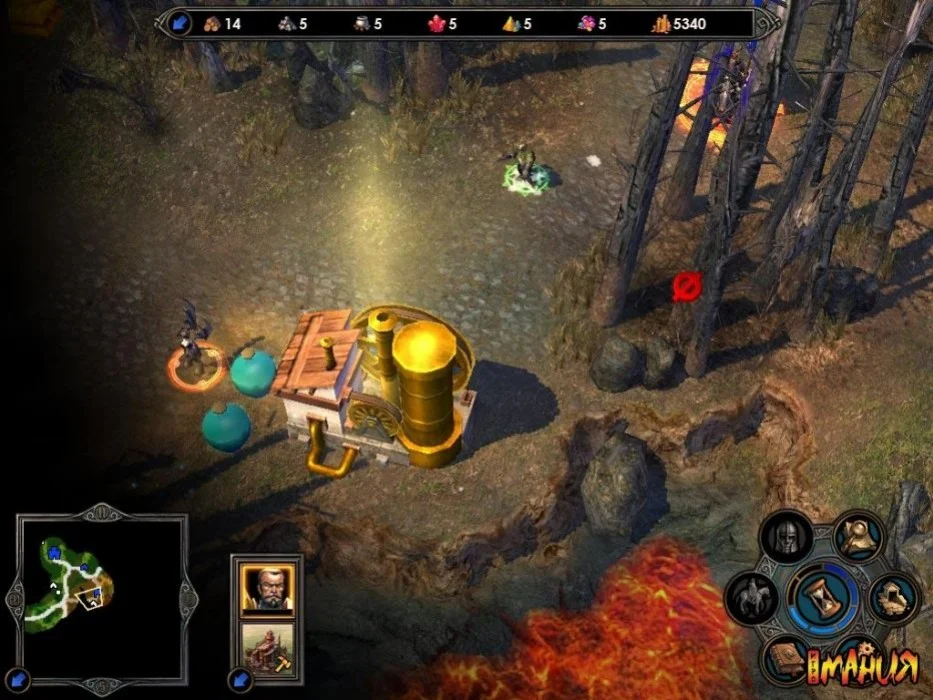Open the underground mine entrance view button
933x700 pixels.
893,598
